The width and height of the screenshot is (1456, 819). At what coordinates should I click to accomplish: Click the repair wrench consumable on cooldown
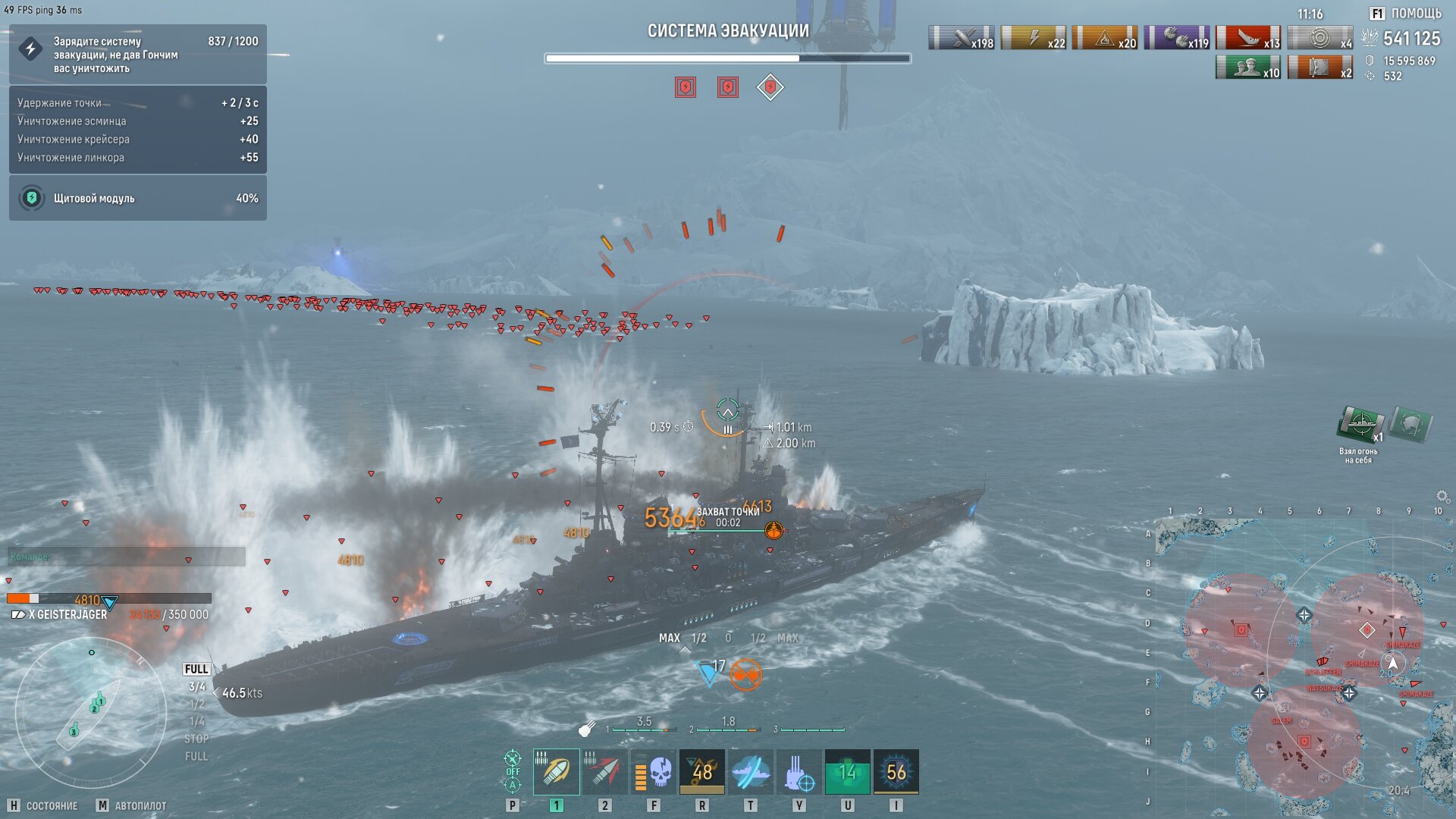coord(702,772)
